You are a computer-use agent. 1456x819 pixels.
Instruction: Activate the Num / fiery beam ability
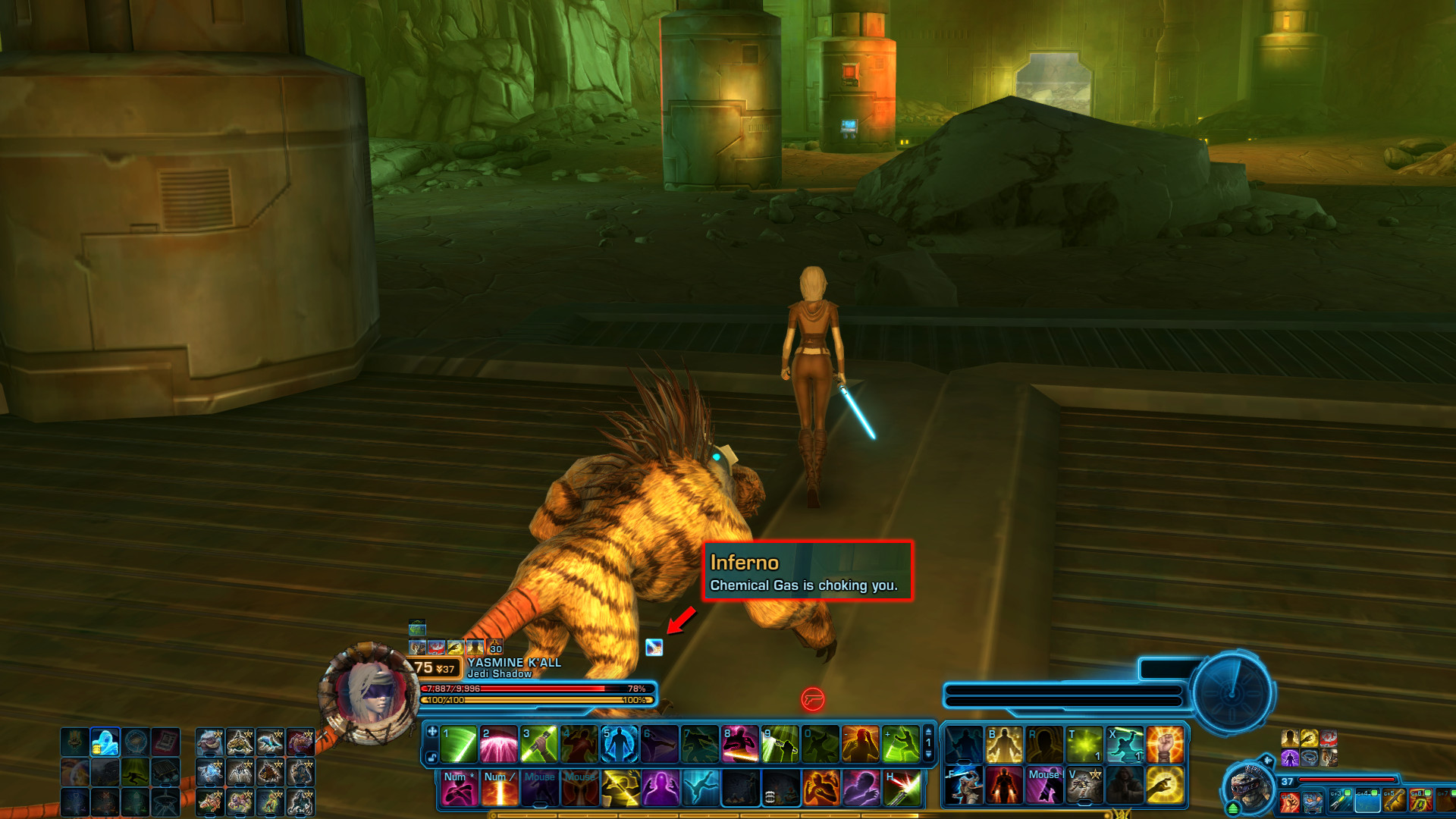499,789
